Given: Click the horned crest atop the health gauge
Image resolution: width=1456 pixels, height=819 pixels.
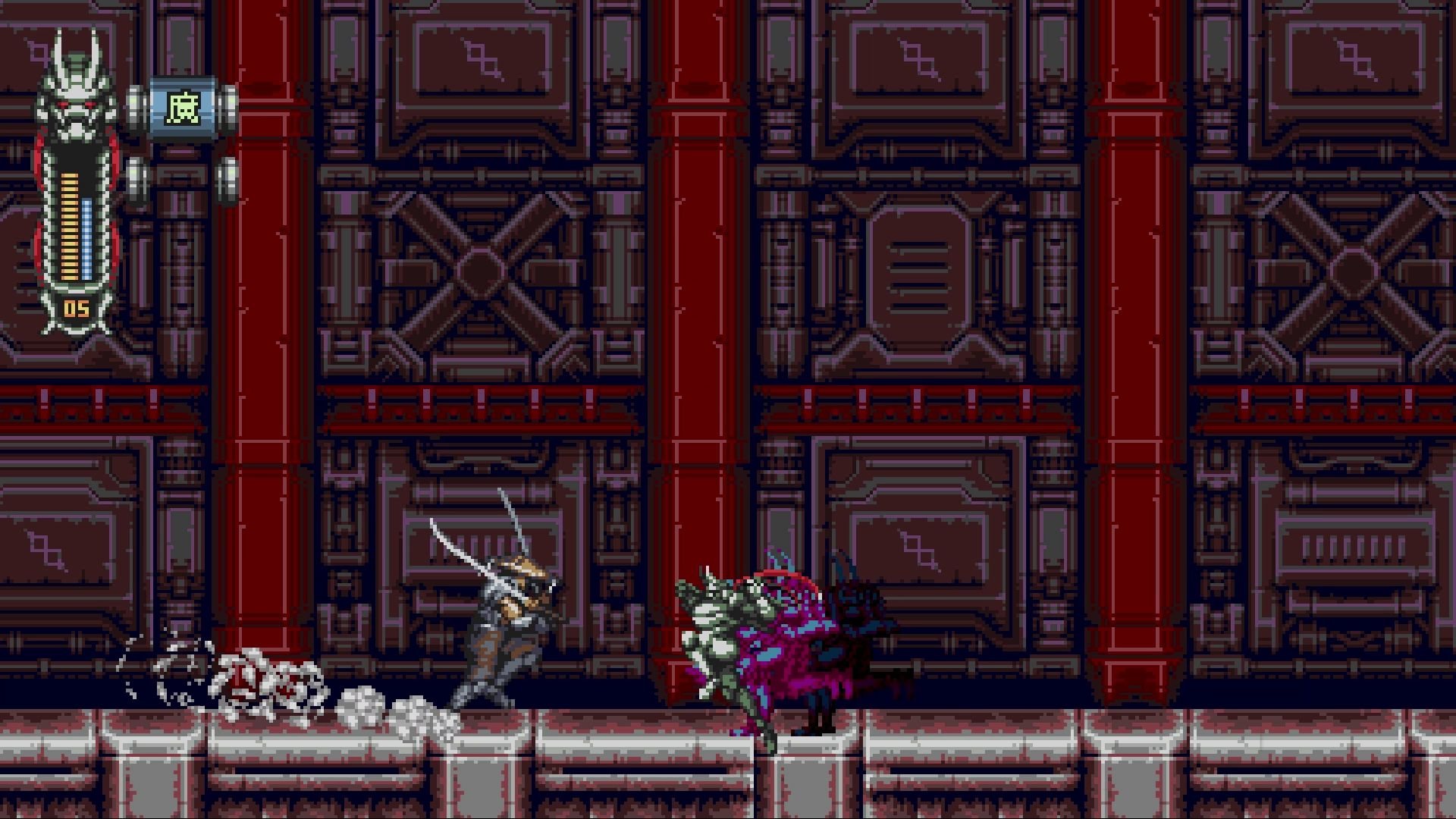Looking at the screenshot, I should pyautogui.click(x=76, y=42).
